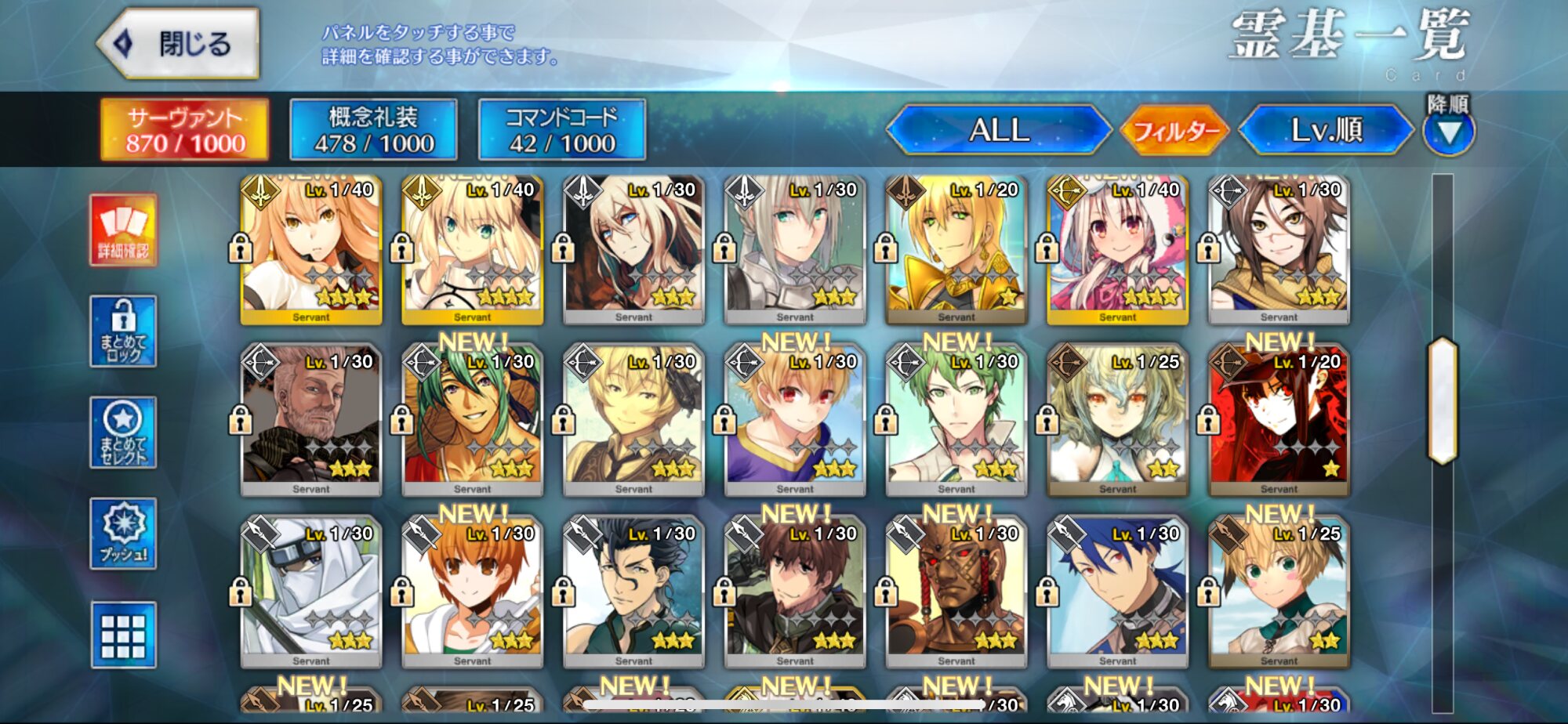The height and width of the screenshot is (724, 1568).
Task: Select the ALL class filter button
Action: pyautogui.click(x=998, y=130)
